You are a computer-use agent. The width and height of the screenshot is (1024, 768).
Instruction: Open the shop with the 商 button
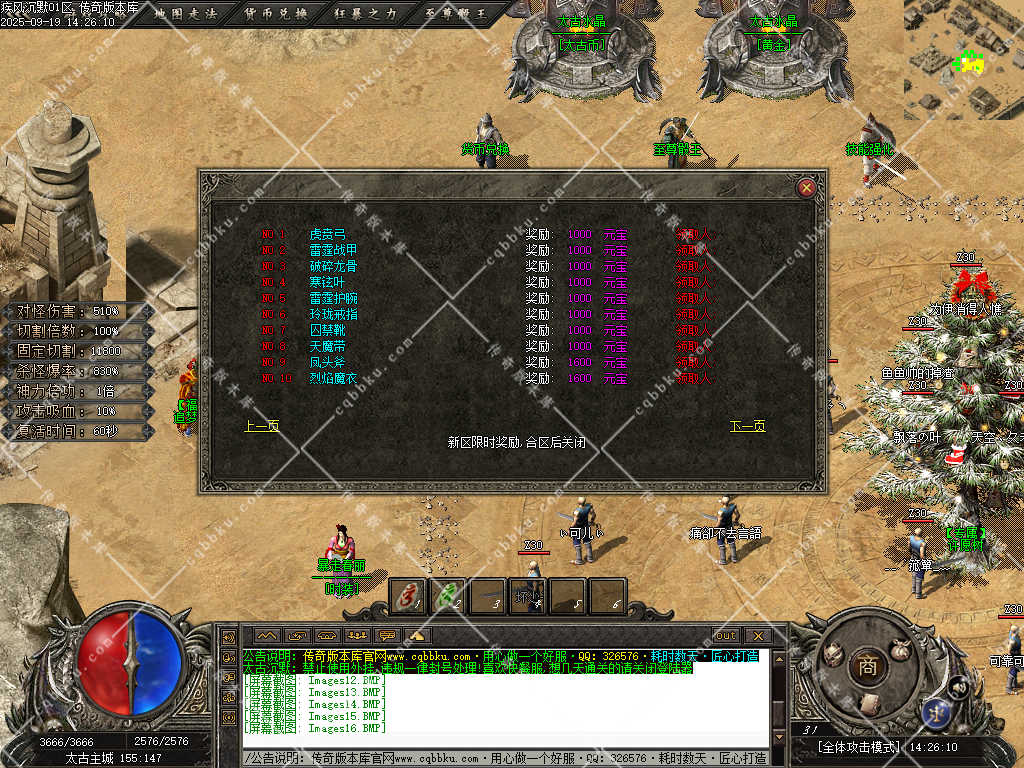point(867,667)
